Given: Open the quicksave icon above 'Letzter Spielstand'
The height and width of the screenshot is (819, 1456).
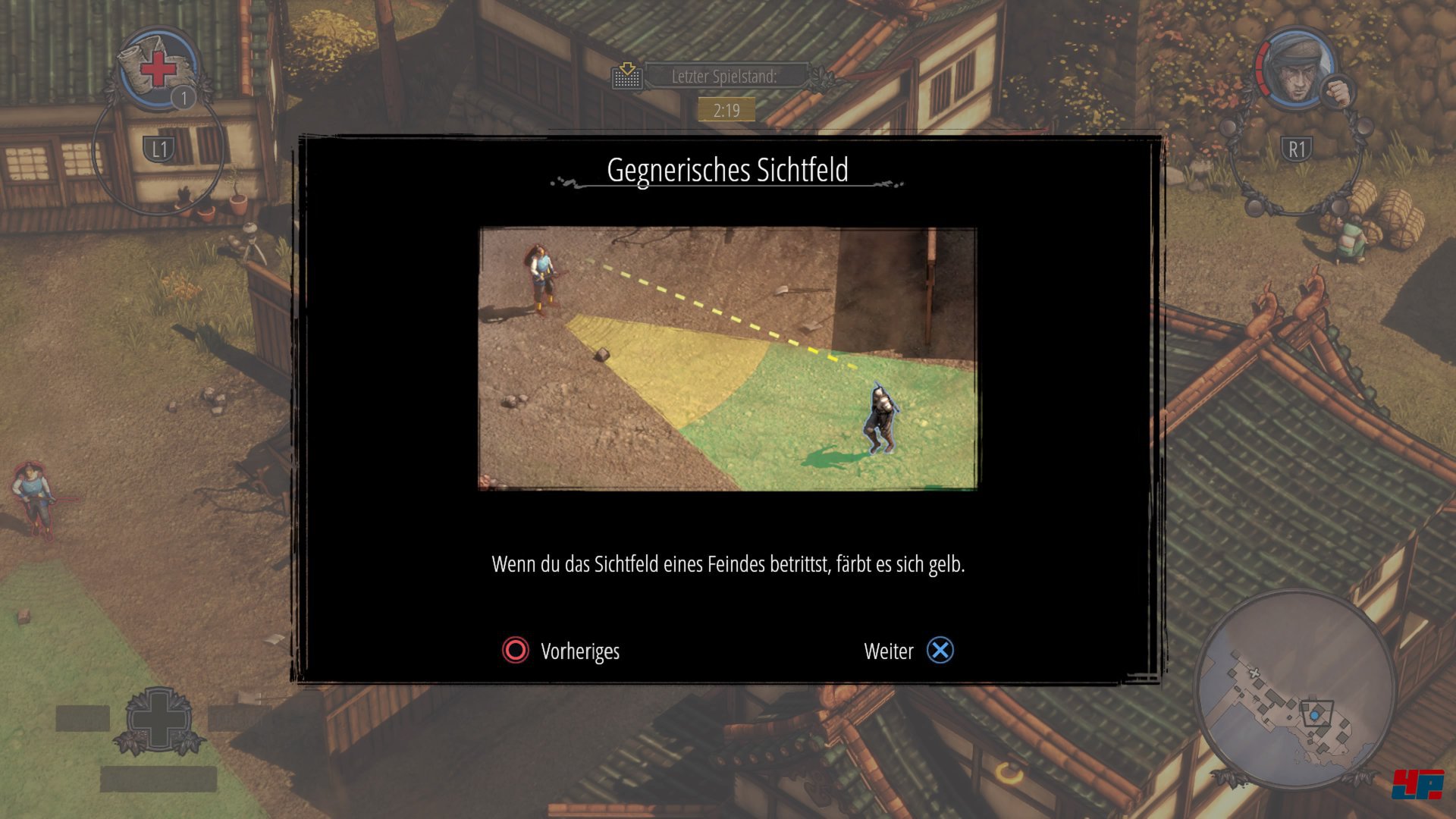Looking at the screenshot, I should (x=626, y=75).
